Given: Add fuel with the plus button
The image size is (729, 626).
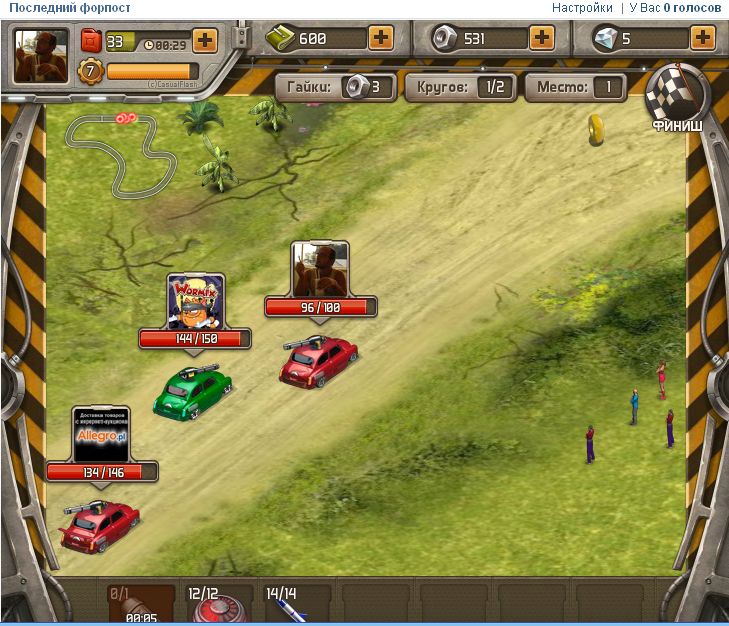Looking at the screenshot, I should pos(204,42).
